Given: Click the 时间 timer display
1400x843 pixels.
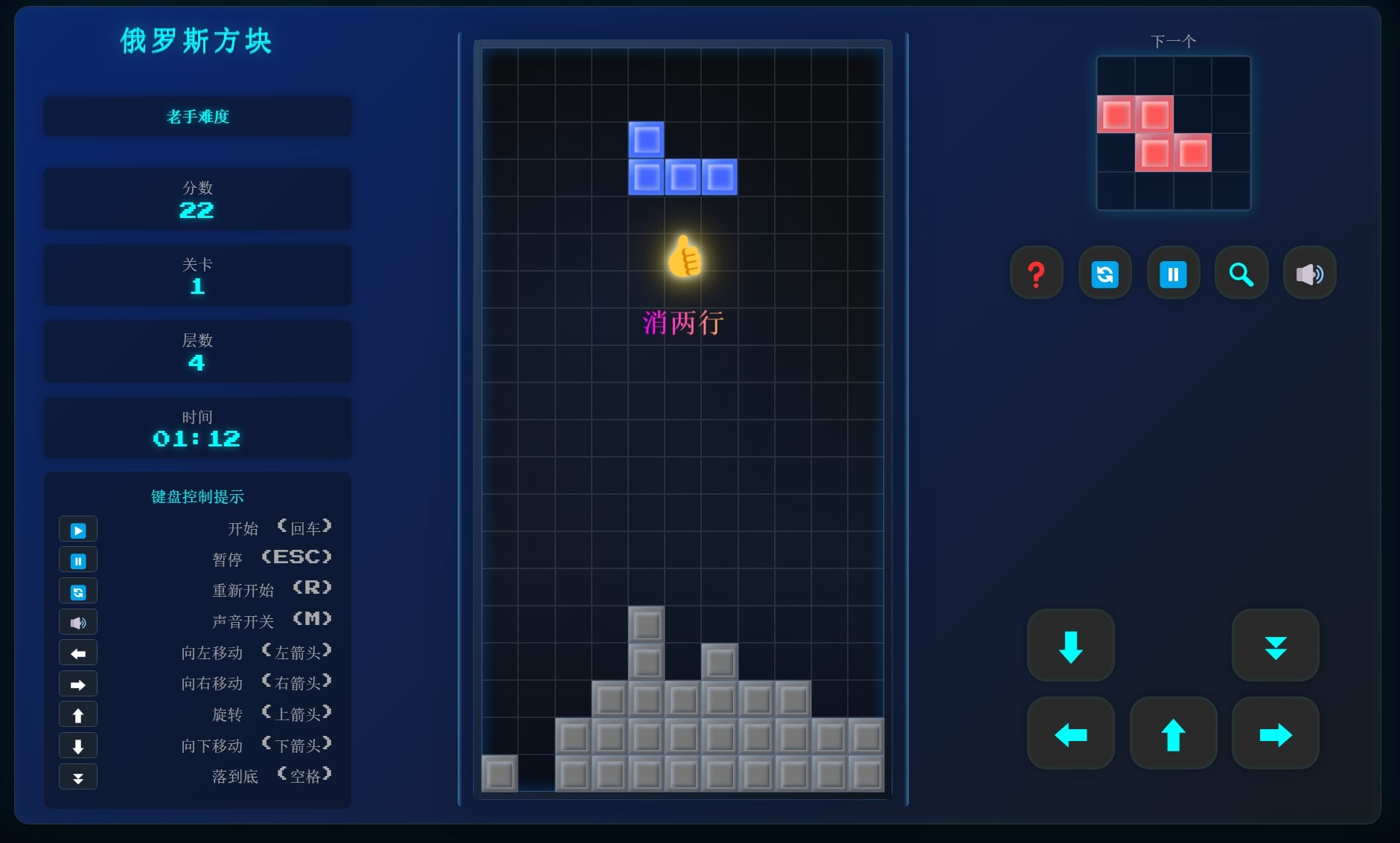Looking at the screenshot, I should [197, 428].
